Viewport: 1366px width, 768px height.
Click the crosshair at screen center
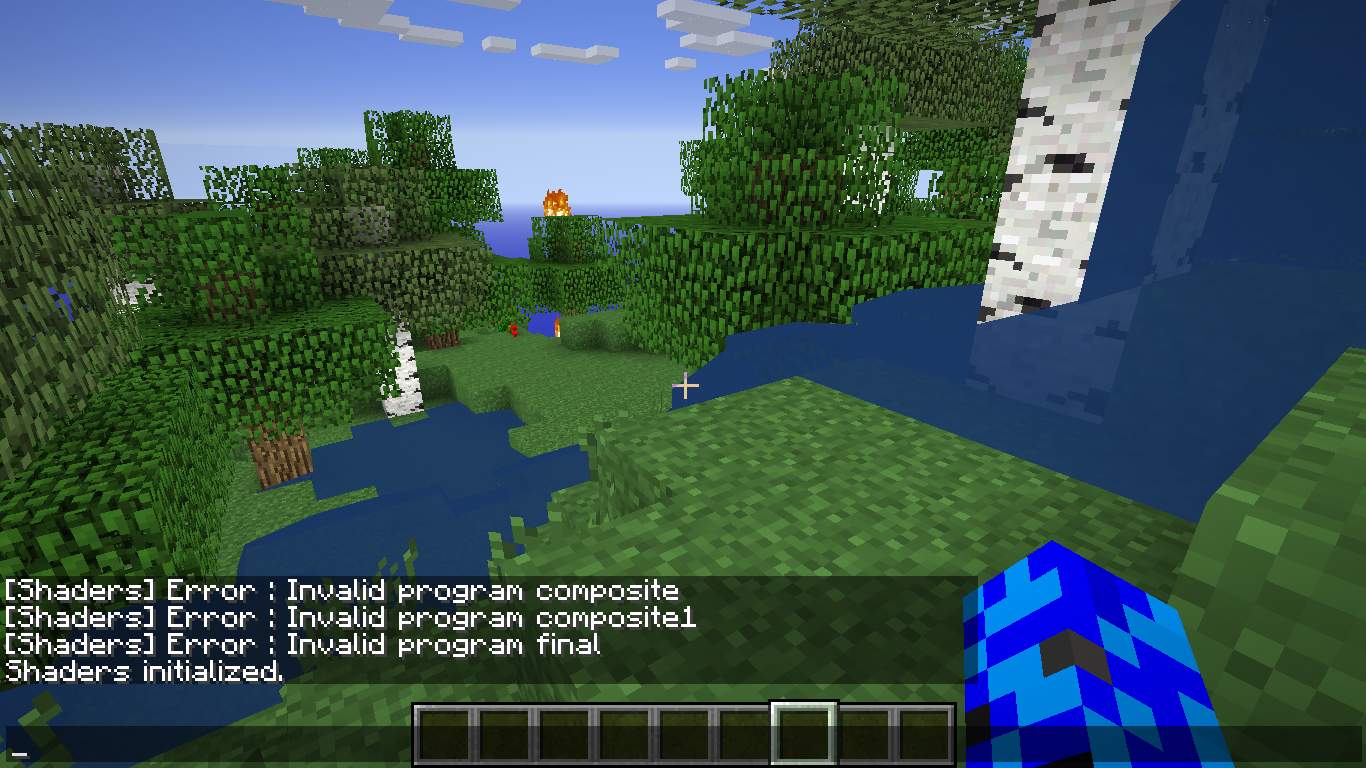coord(686,385)
